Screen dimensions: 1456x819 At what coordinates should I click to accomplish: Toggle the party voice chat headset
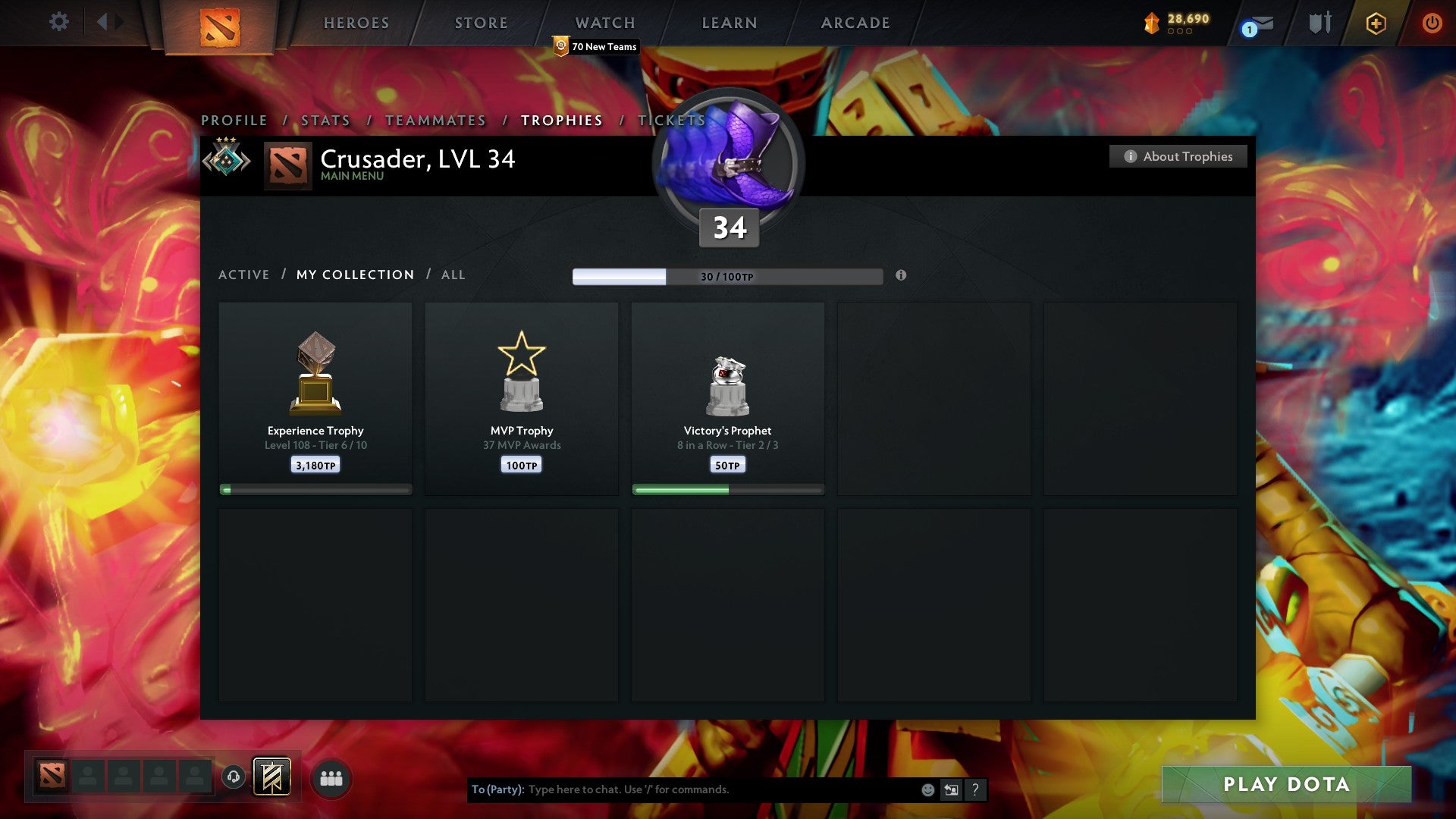pos(234,777)
